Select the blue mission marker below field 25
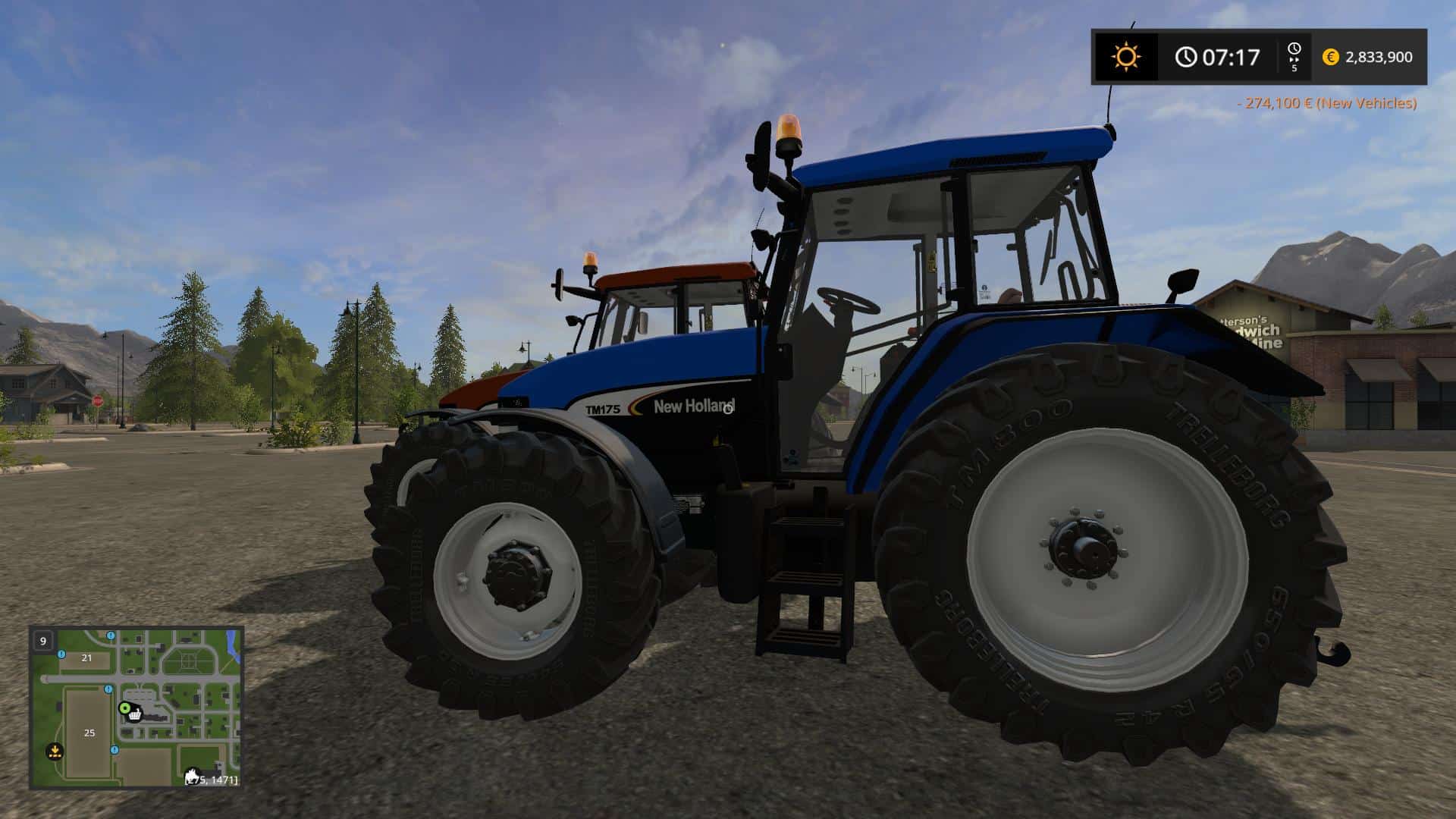This screenshot has width=1456, height=819. [114, 750]
